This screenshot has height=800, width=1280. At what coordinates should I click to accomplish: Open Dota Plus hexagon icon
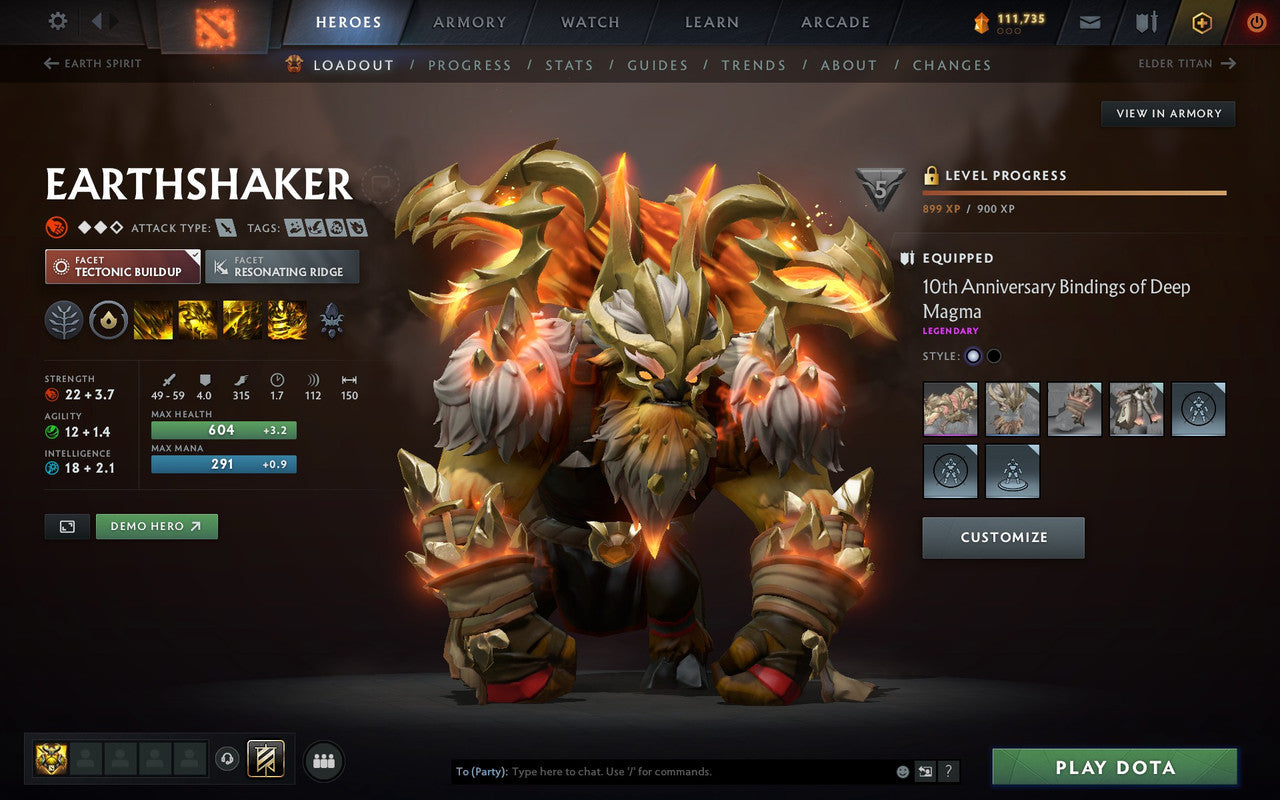1201,22
